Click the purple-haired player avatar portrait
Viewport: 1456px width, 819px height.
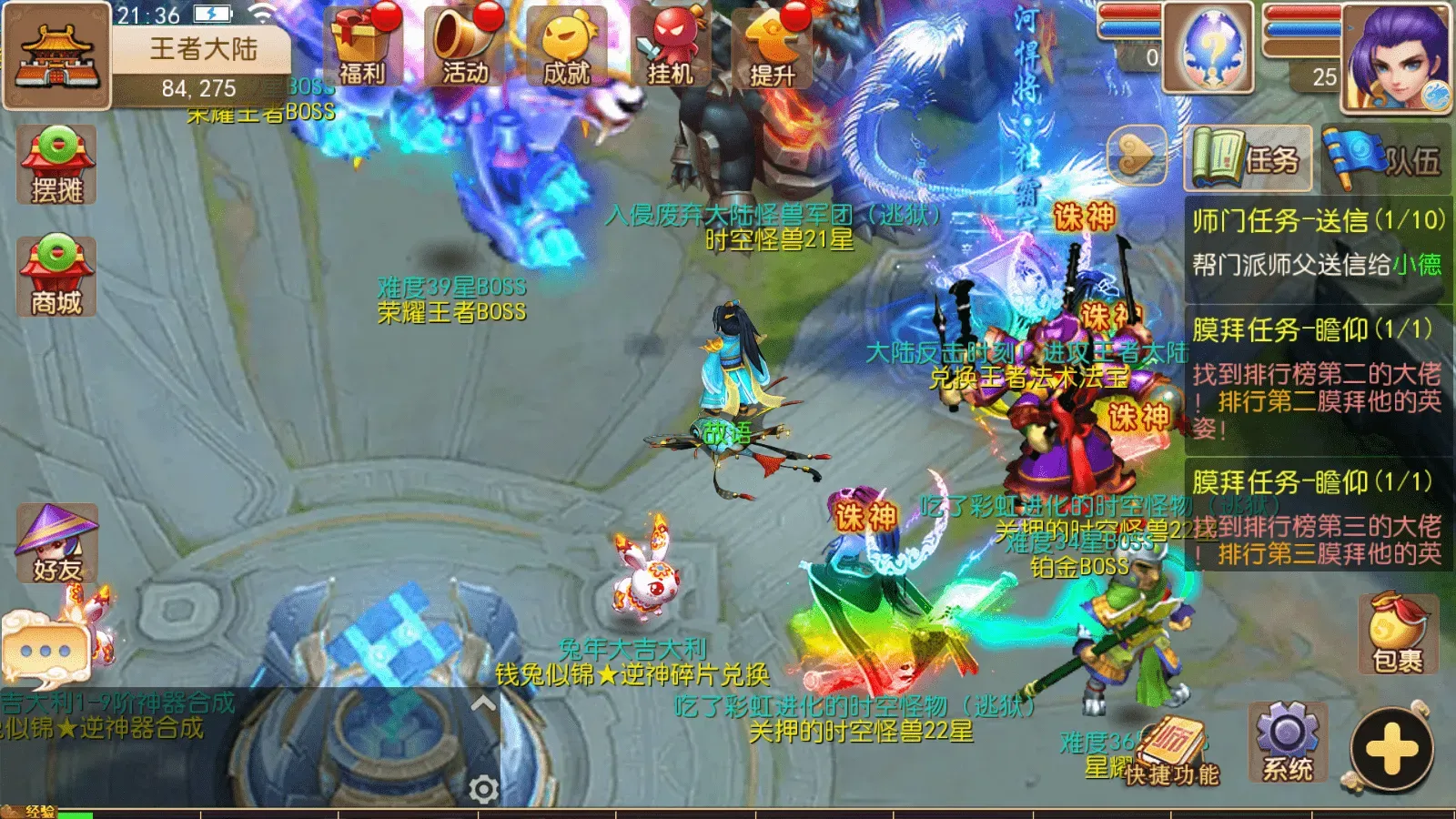[x=1397, y=56]
